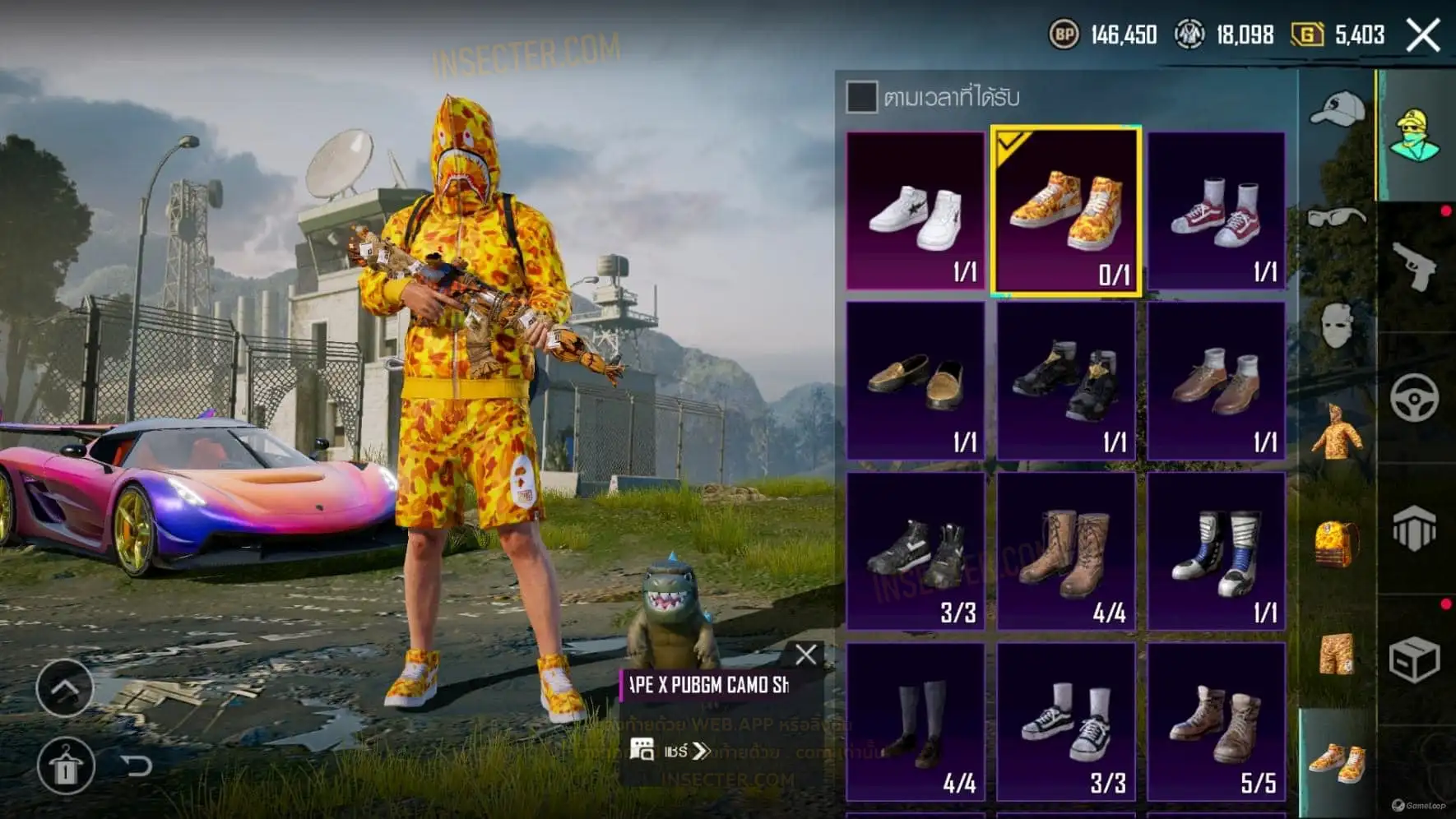The width and height of the screenshot is (1456, 819).
Task: Toggle the sort-by-time-obtained checkbox
Action: point(861,97)
